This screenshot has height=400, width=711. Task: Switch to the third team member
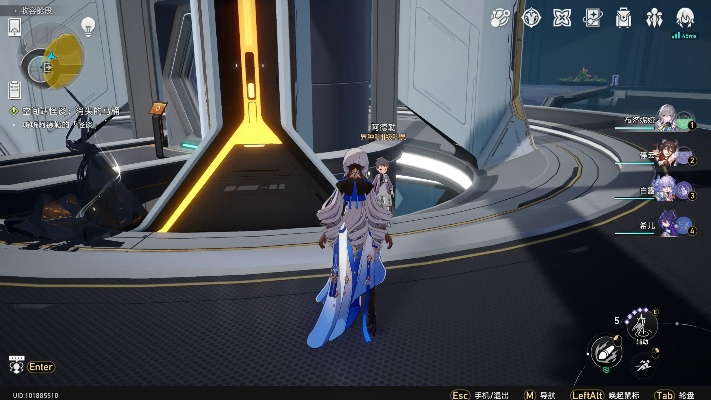click(672, 188)
